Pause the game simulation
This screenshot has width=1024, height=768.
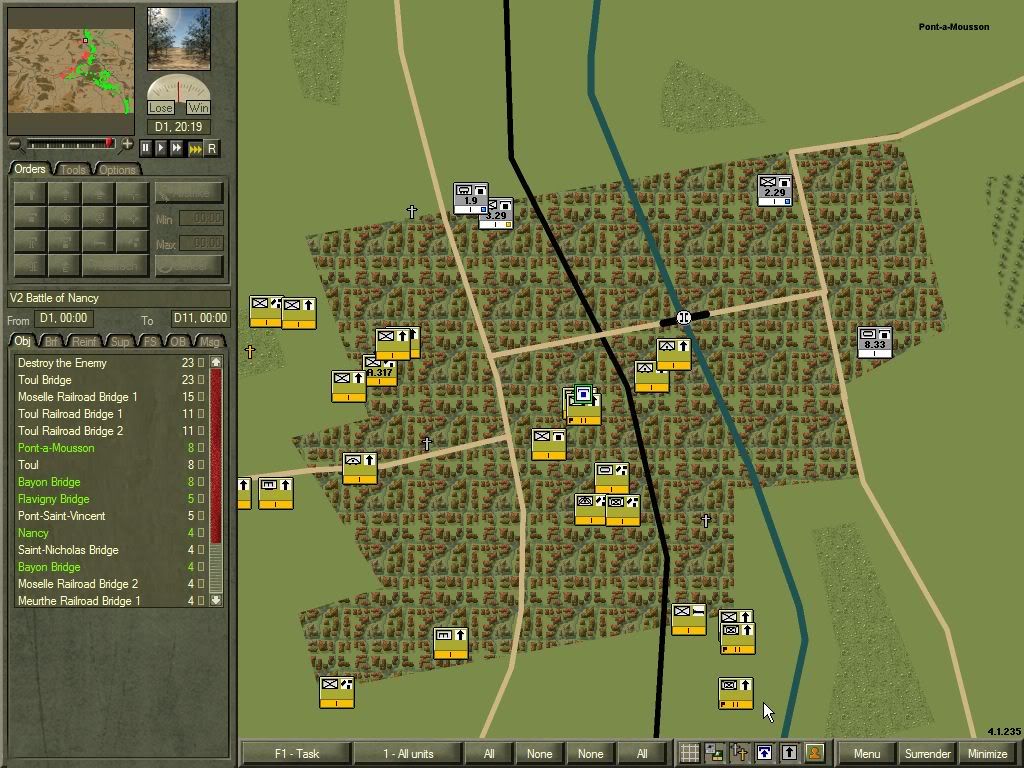(146, 148)
